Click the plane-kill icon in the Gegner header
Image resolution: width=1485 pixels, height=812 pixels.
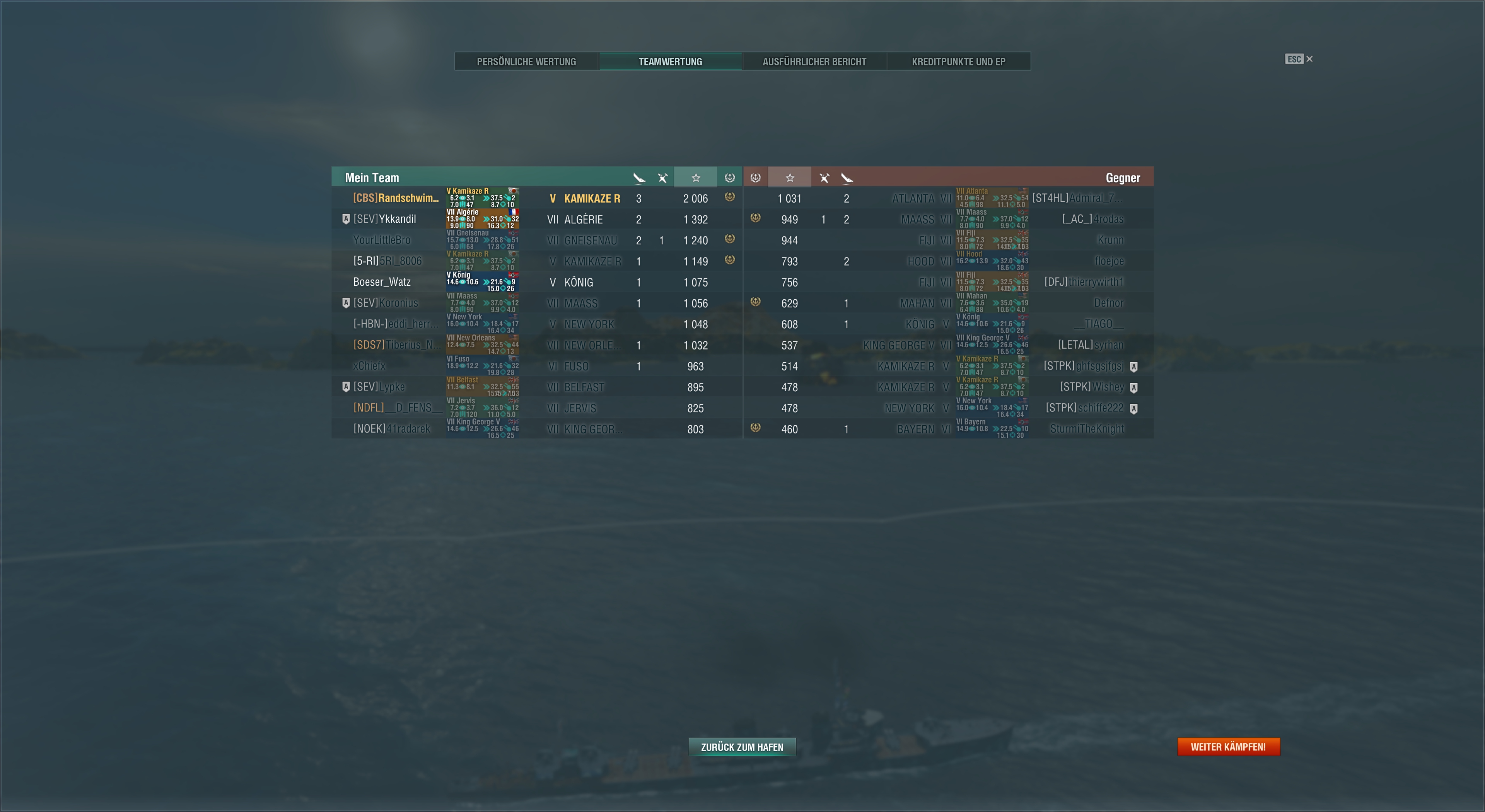824,177
